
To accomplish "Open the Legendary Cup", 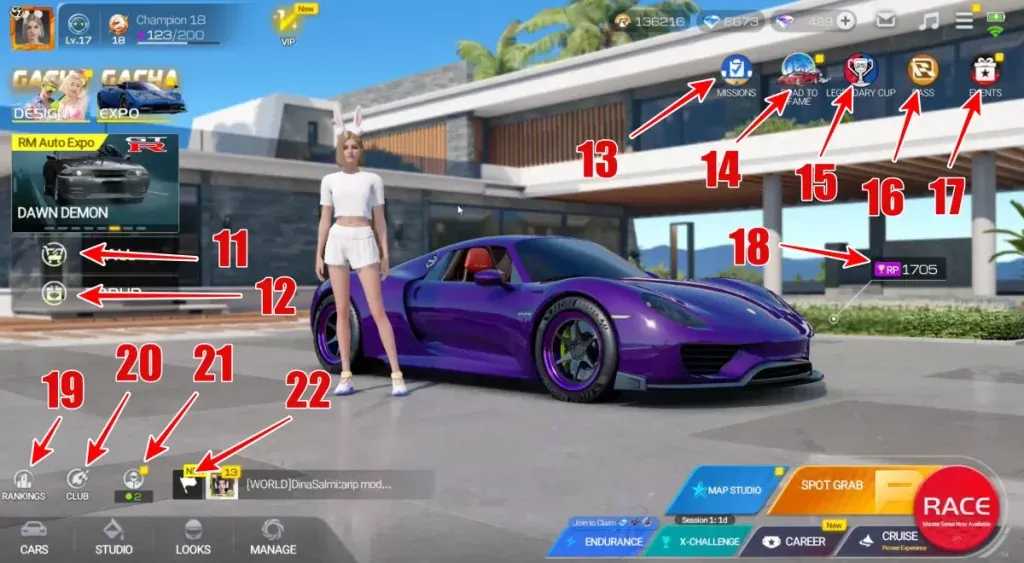I will point(860,71).
